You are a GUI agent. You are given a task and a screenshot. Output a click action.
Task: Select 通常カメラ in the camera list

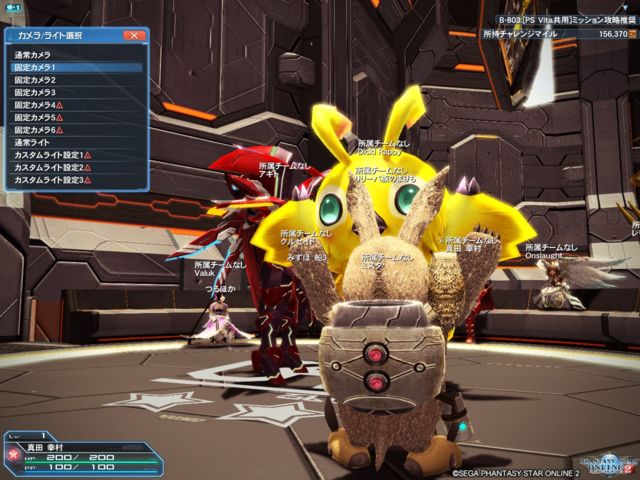33,54
